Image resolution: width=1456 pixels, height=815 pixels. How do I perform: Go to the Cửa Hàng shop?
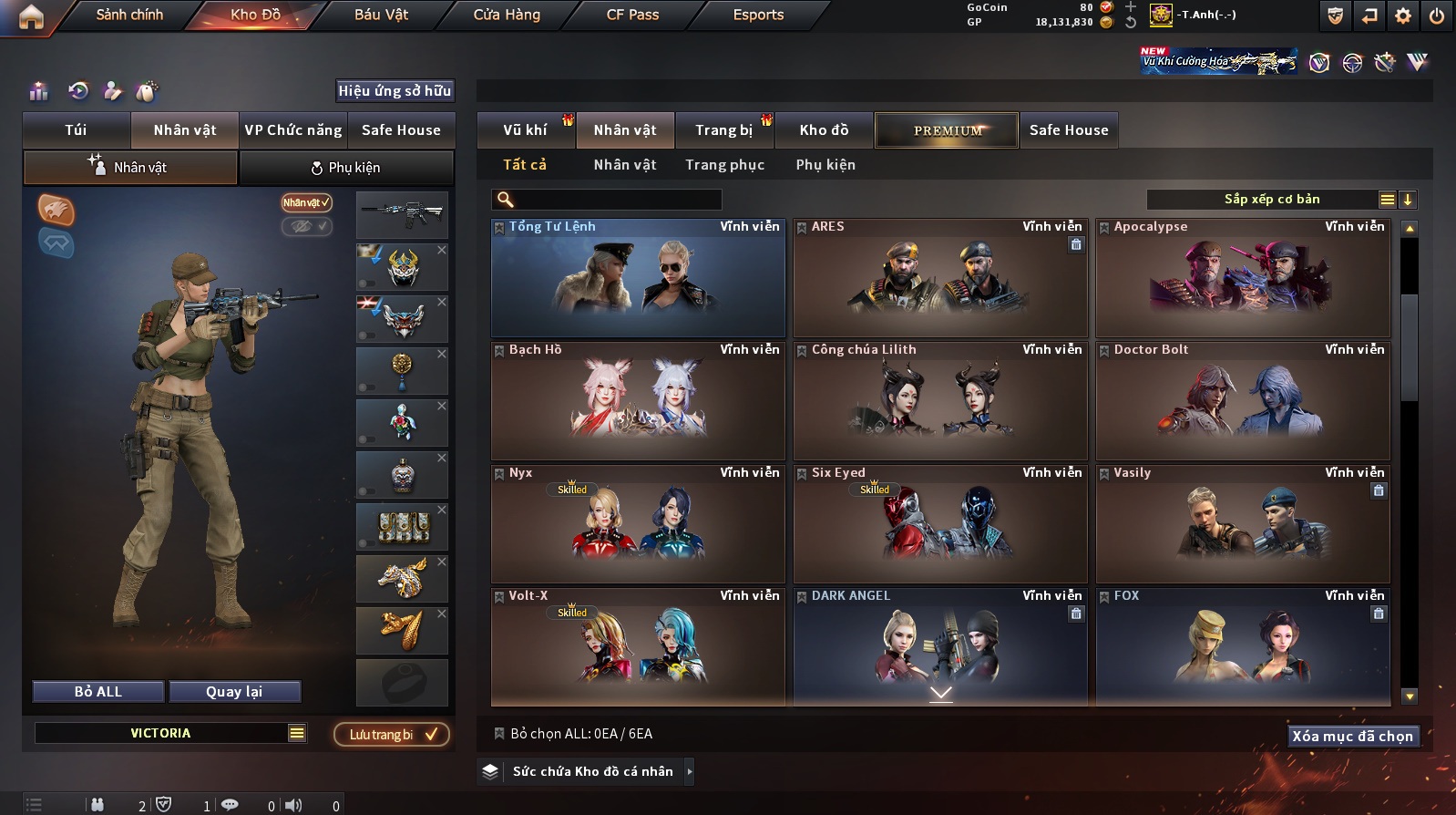tap(507, 15)
